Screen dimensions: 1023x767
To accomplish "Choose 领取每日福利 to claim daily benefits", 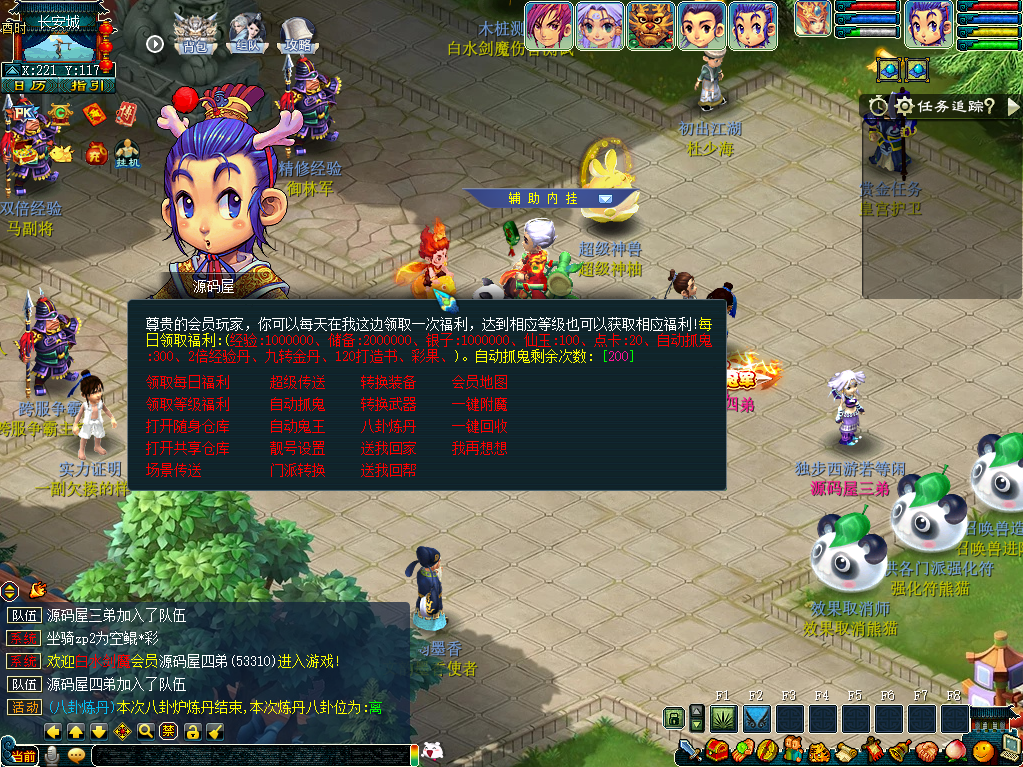I will tap(188, 383).
